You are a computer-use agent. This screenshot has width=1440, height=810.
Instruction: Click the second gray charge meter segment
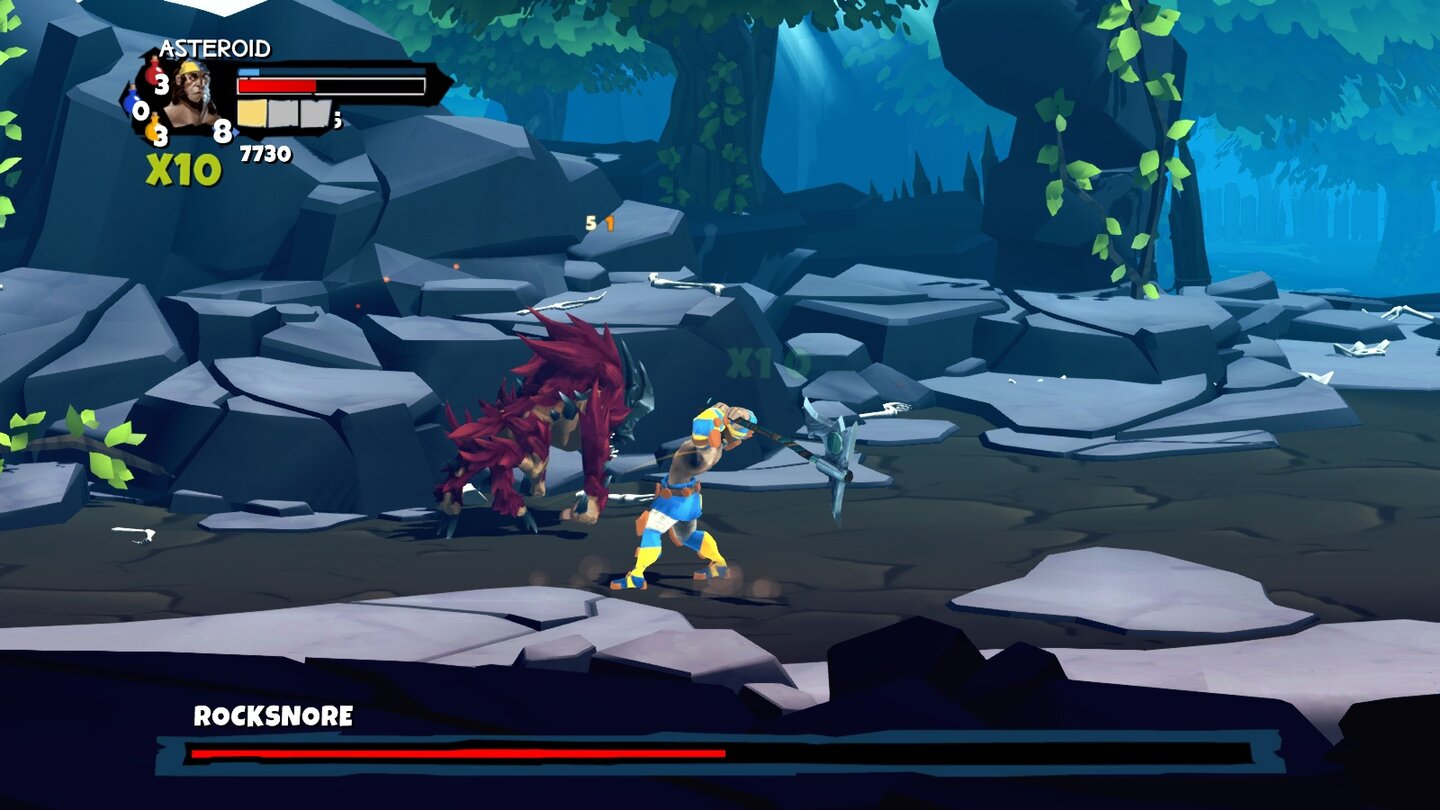(317, 113)
